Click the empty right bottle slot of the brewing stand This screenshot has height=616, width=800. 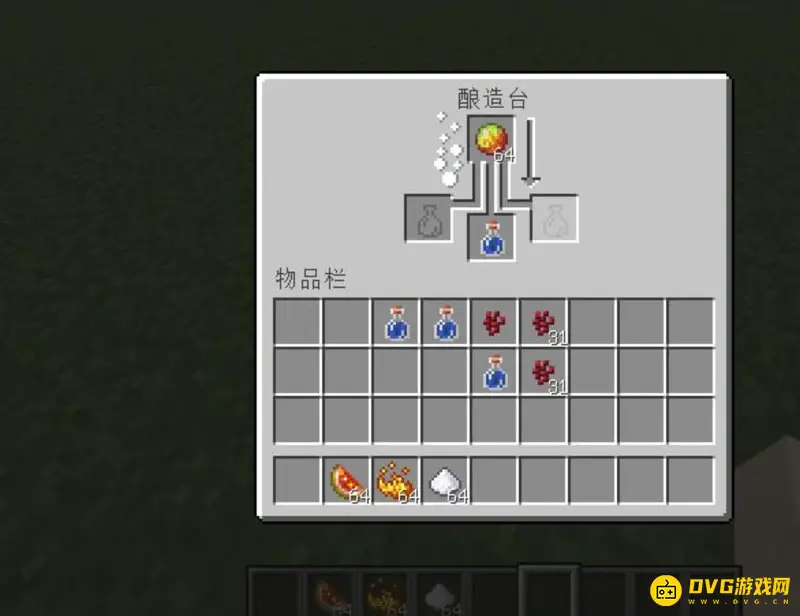(x=553, y=219)
